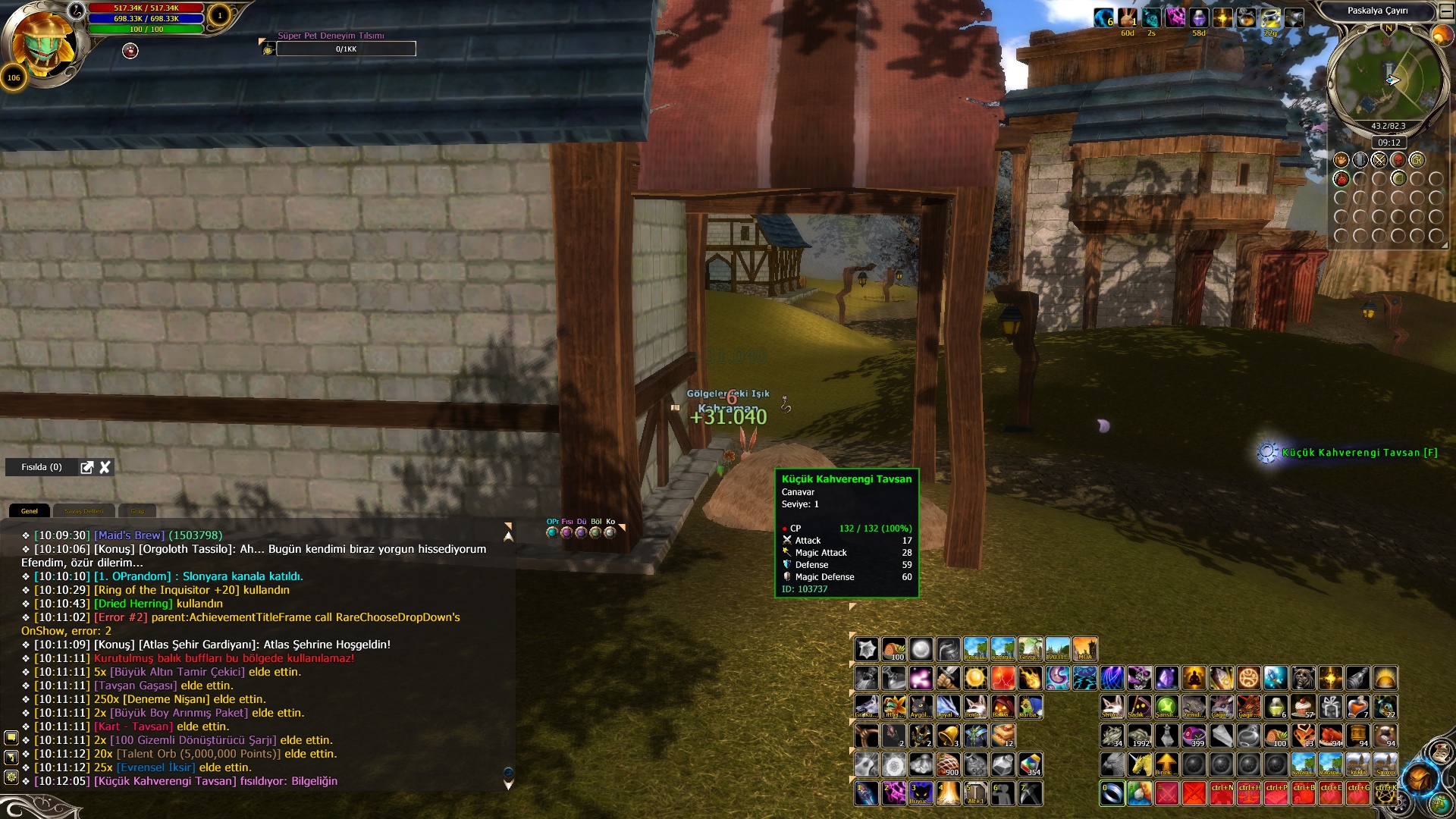Image resolution: width=1456 pixels, height=819 pixels.
Task: Select the Genel chat tab
Action: 29,511
